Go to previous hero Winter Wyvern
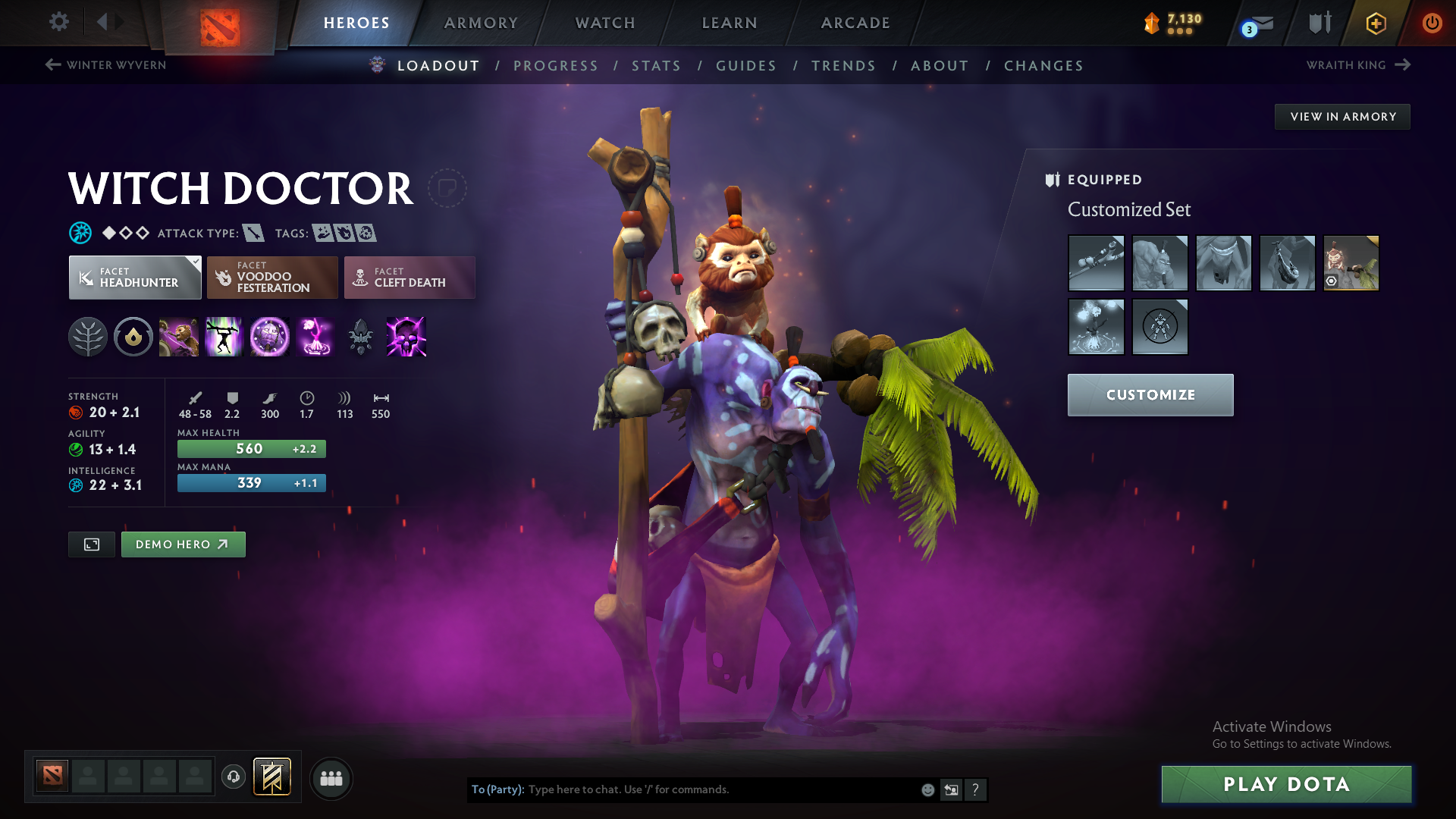Viewport: 1456px width, 819px height. pos(104,65)
